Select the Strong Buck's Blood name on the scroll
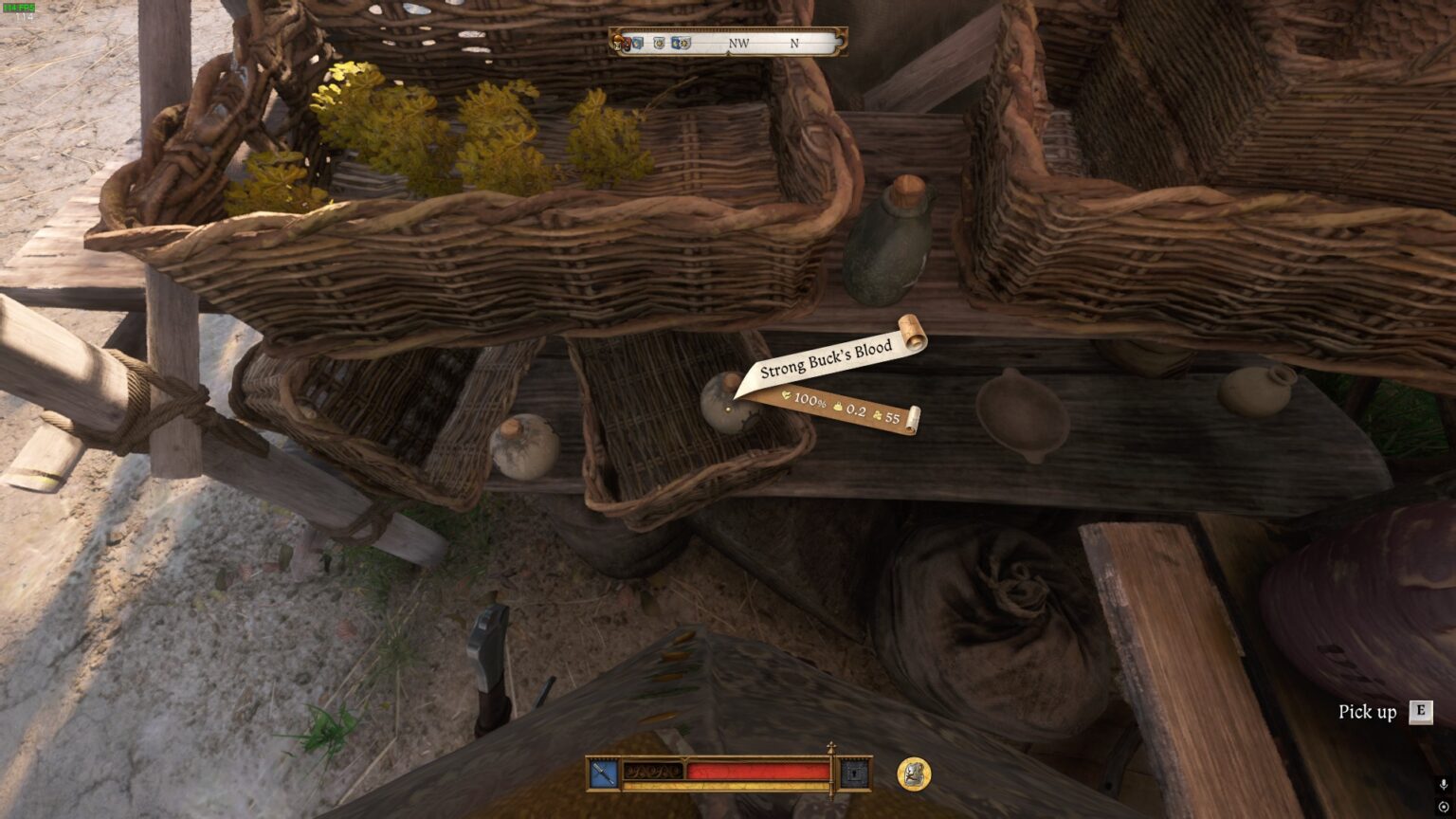Image resolution: width=1456 pixels, height=819 pixels. click(x=827, y=357)
